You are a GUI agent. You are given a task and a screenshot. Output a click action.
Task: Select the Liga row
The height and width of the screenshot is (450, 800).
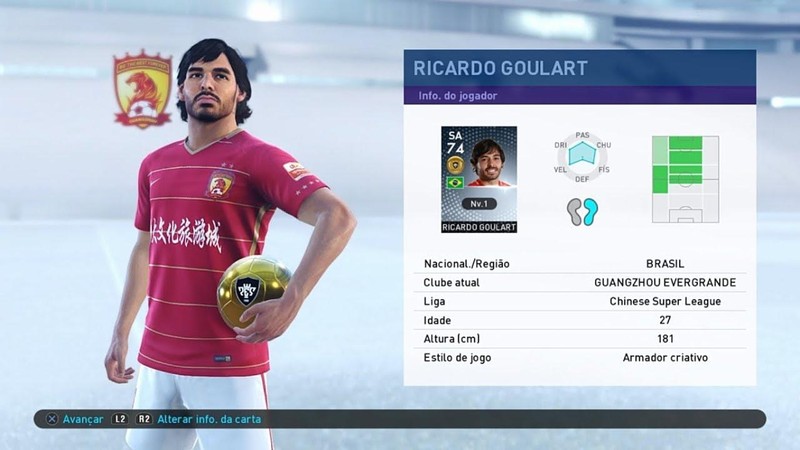pyautogui.click(x=579, y=301)
